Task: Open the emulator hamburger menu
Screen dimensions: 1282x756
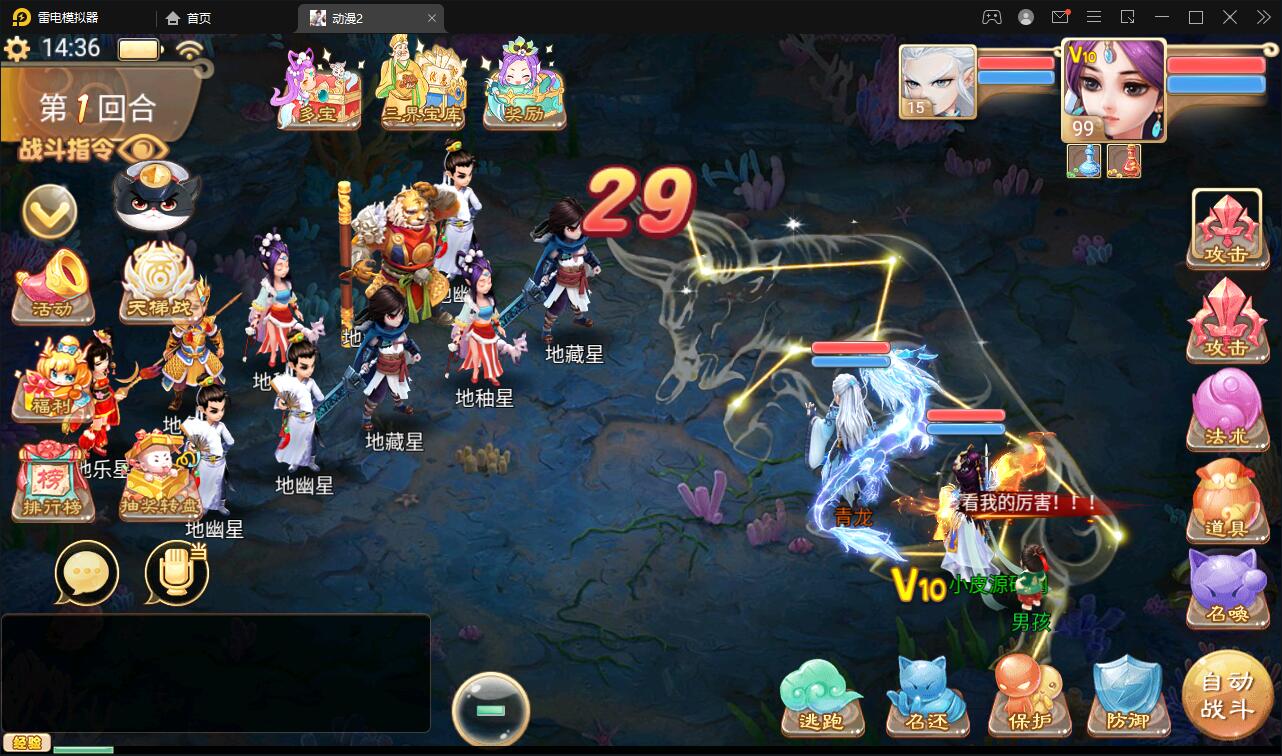Action: pos(1094,17)
